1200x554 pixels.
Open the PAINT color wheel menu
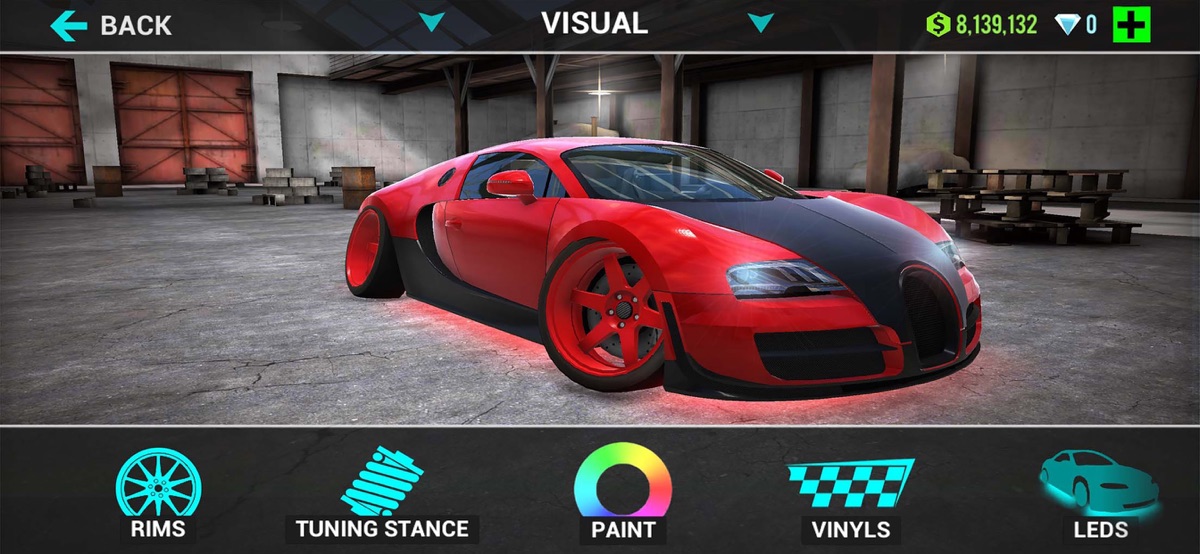622,492
